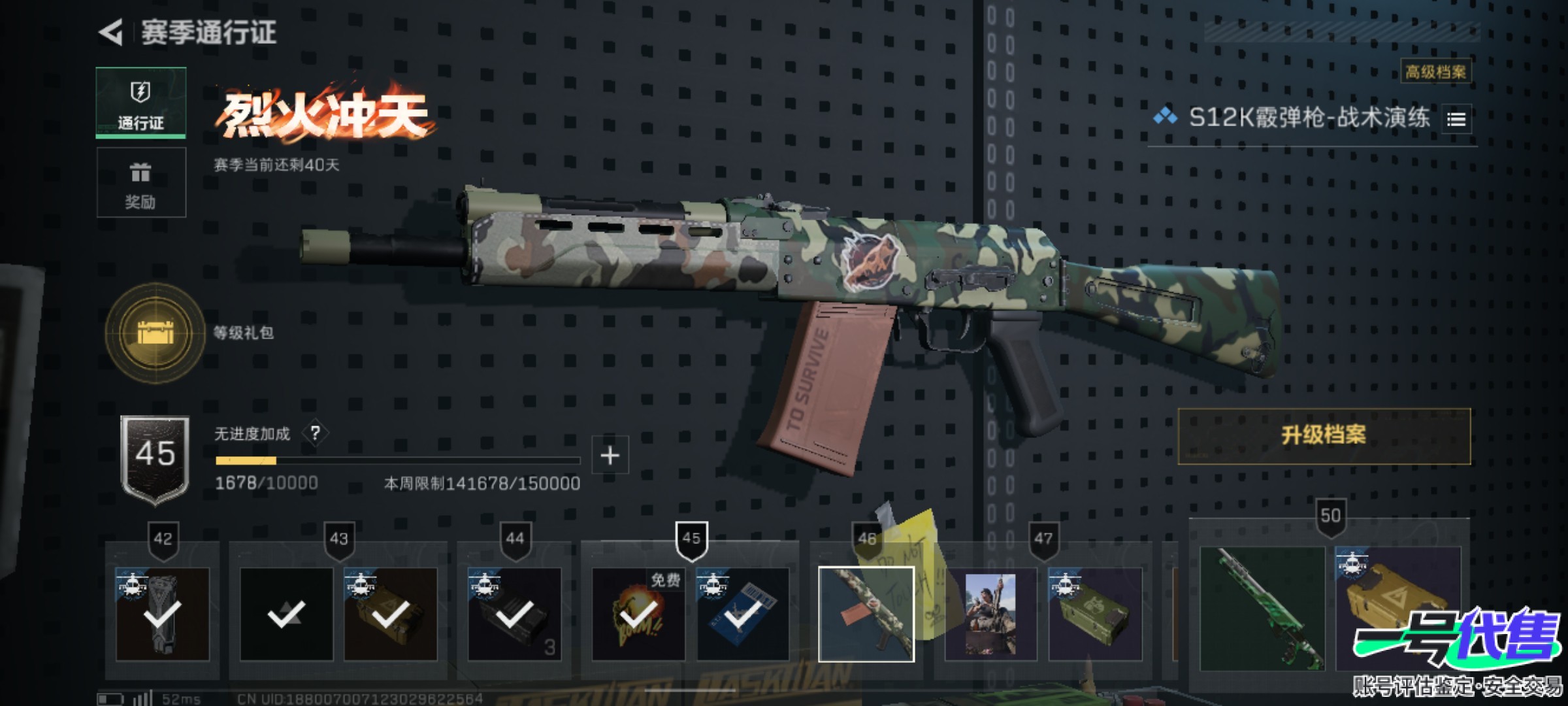Select the level 50 green rifle reward
Image resolution: width=1568 pixels, height=706 pixels.
pos(1262,609)
